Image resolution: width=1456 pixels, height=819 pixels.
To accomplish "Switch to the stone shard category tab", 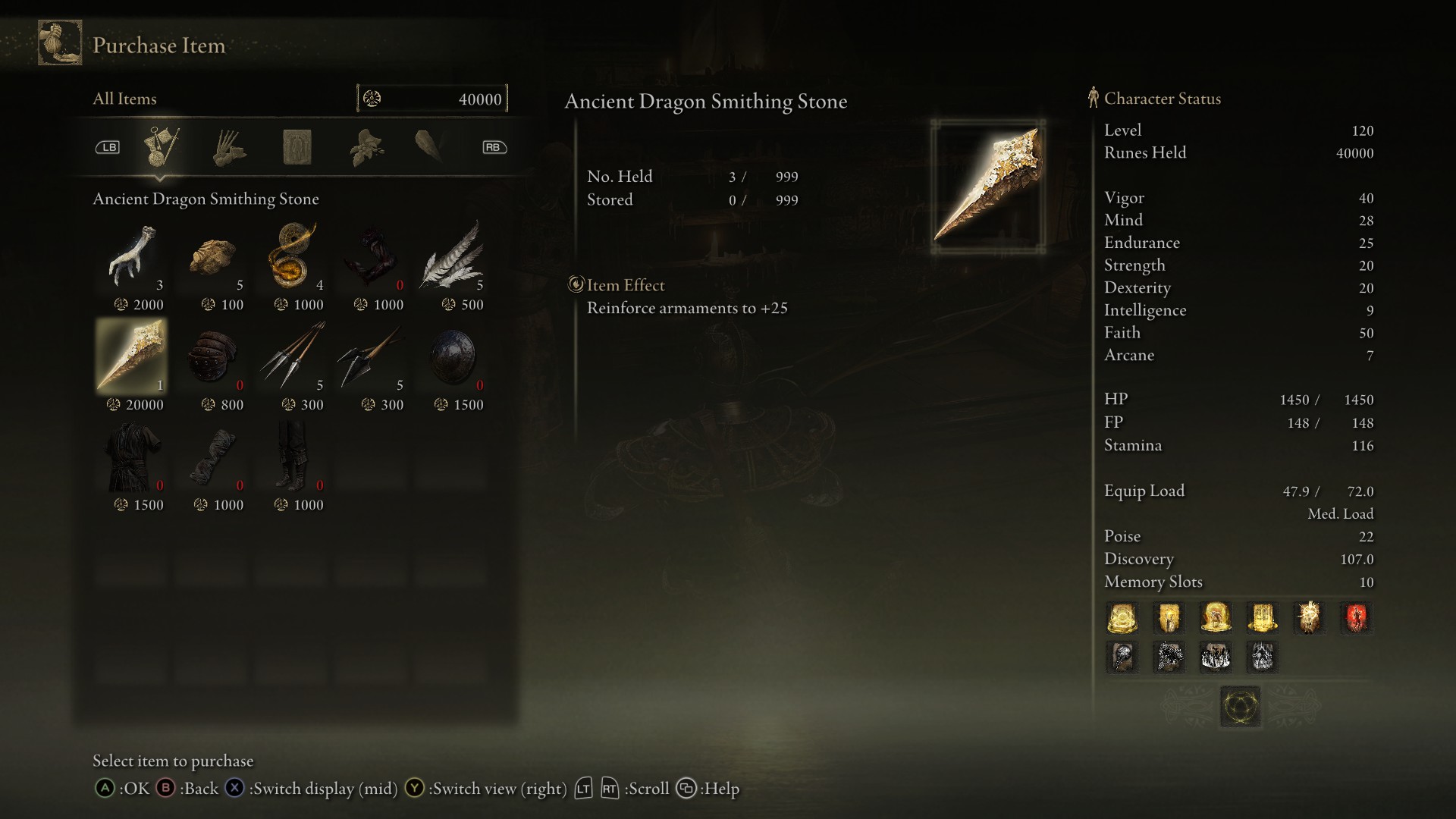I will pyautogui.click(x=429, y=146).
